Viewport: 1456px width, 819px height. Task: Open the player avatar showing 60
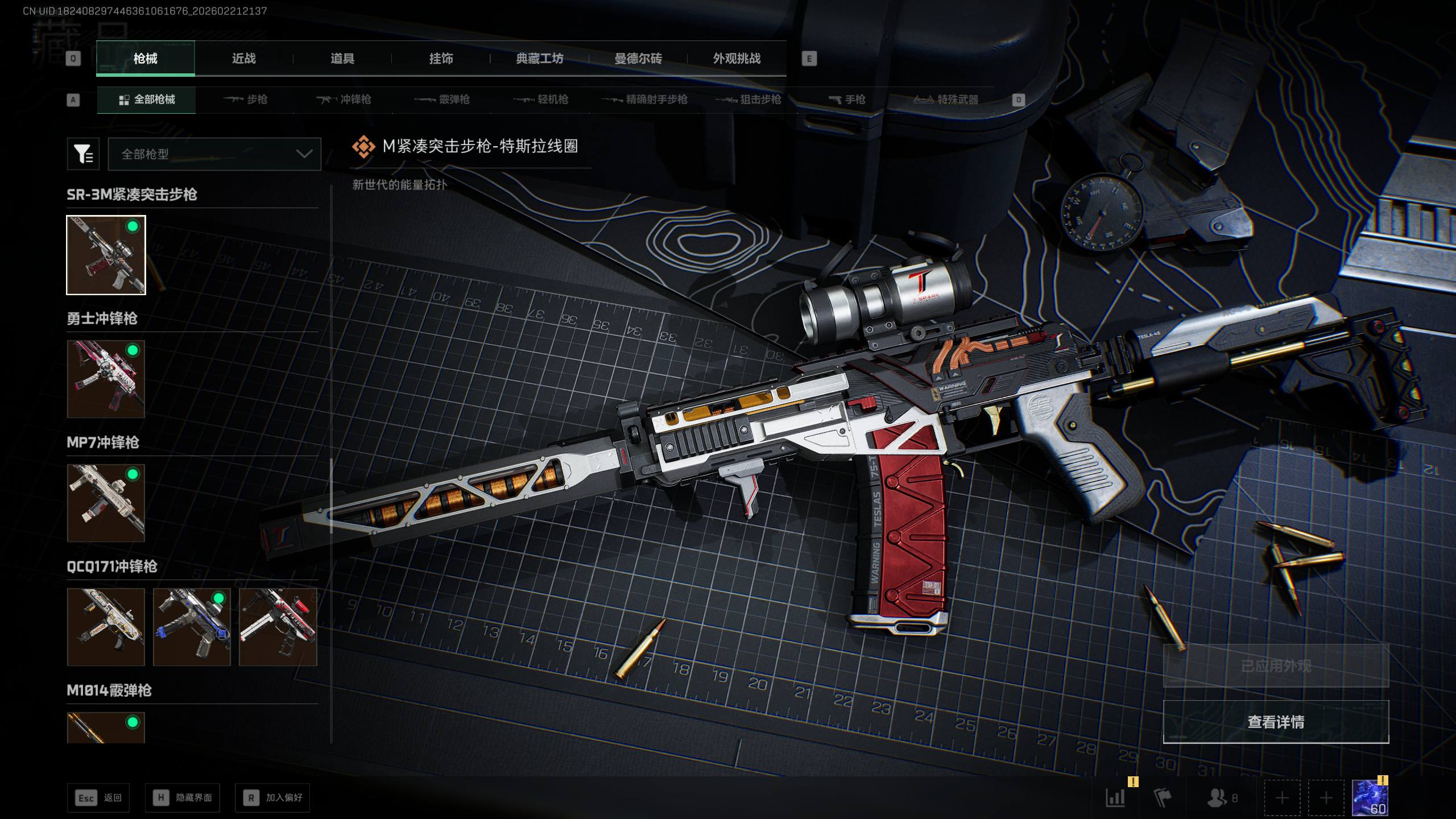pyautogui.click(x=1370, y=798)
